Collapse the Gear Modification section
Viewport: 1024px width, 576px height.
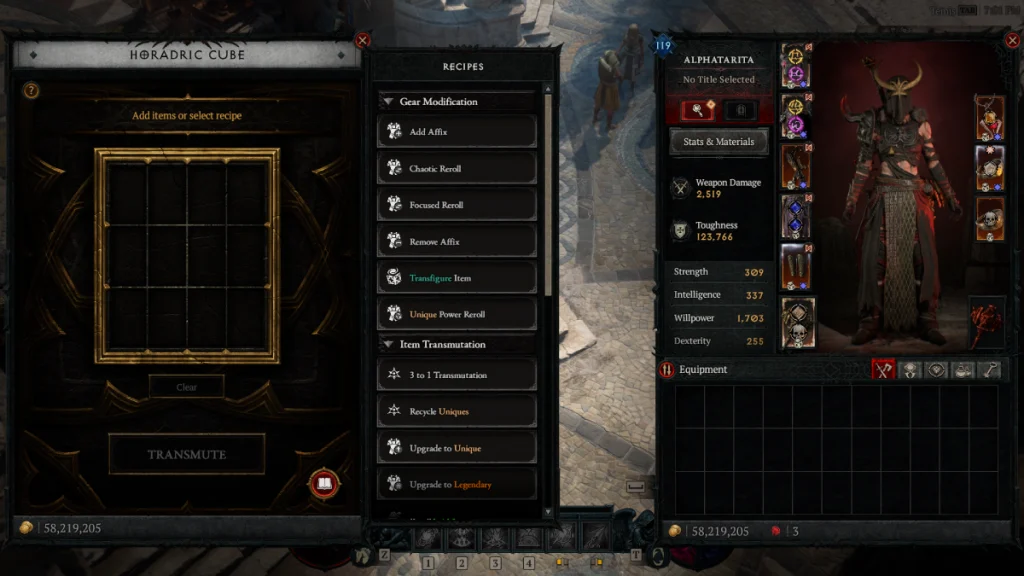point(388,102)
